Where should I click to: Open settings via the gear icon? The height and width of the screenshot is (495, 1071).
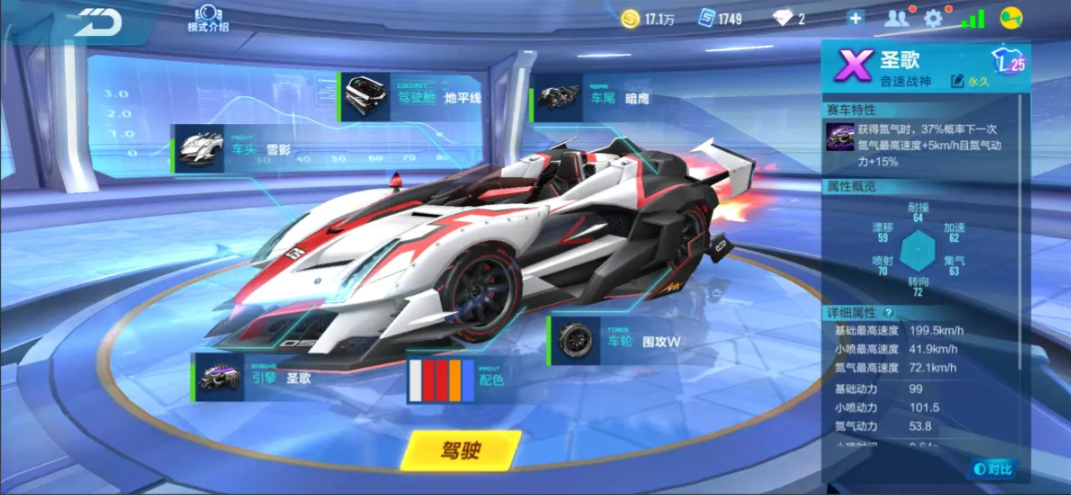933,18
